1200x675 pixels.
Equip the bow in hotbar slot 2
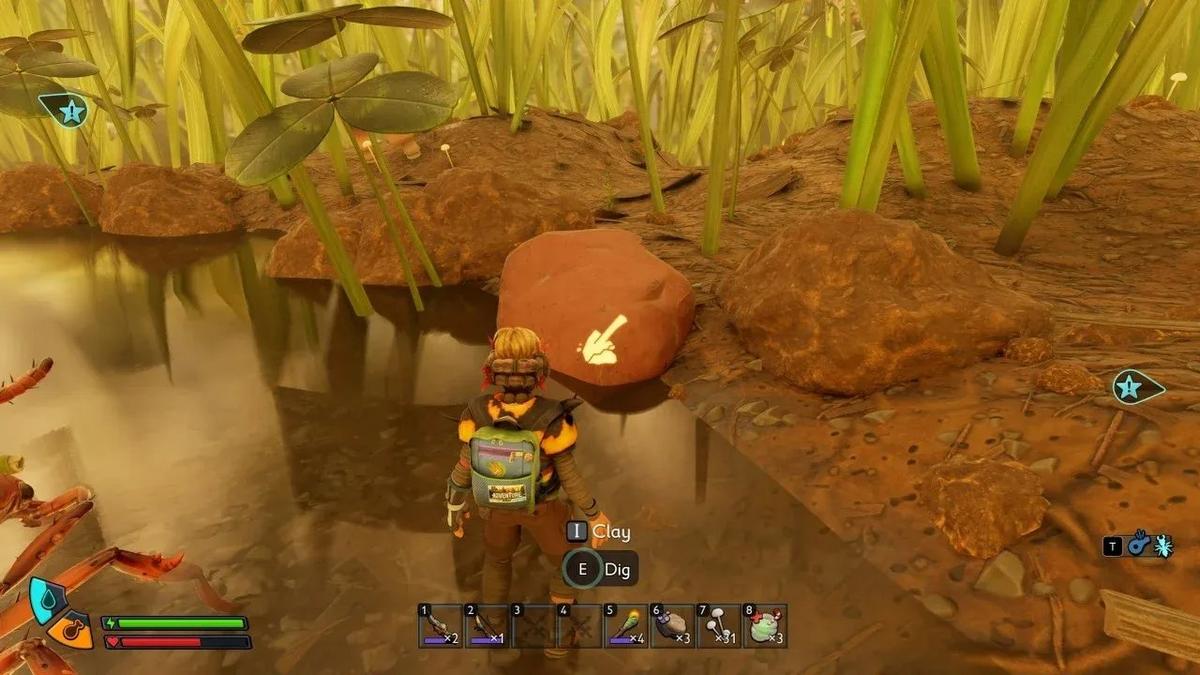click(x=487, y=626)
